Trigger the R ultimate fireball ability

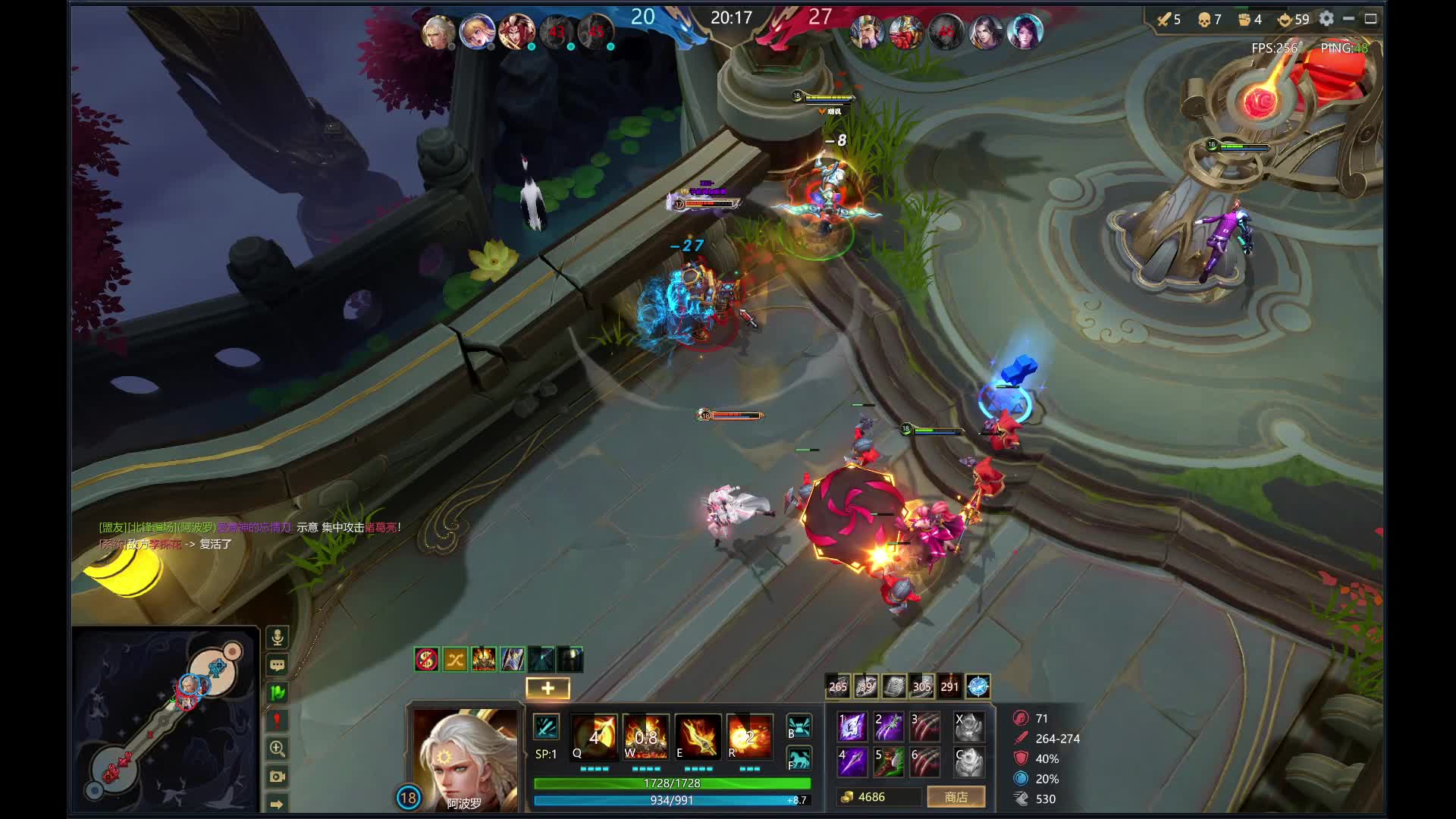point(749,736)
